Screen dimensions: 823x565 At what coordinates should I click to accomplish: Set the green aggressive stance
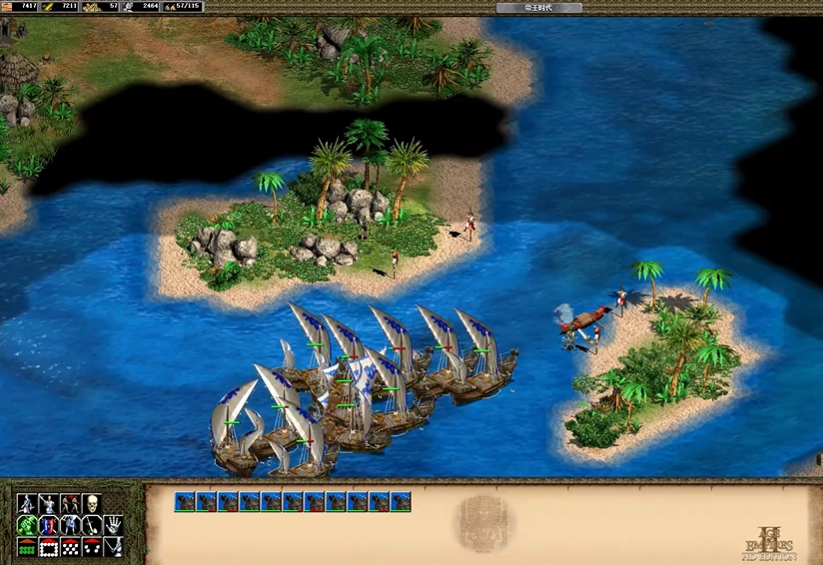click(x=26, y=525)
